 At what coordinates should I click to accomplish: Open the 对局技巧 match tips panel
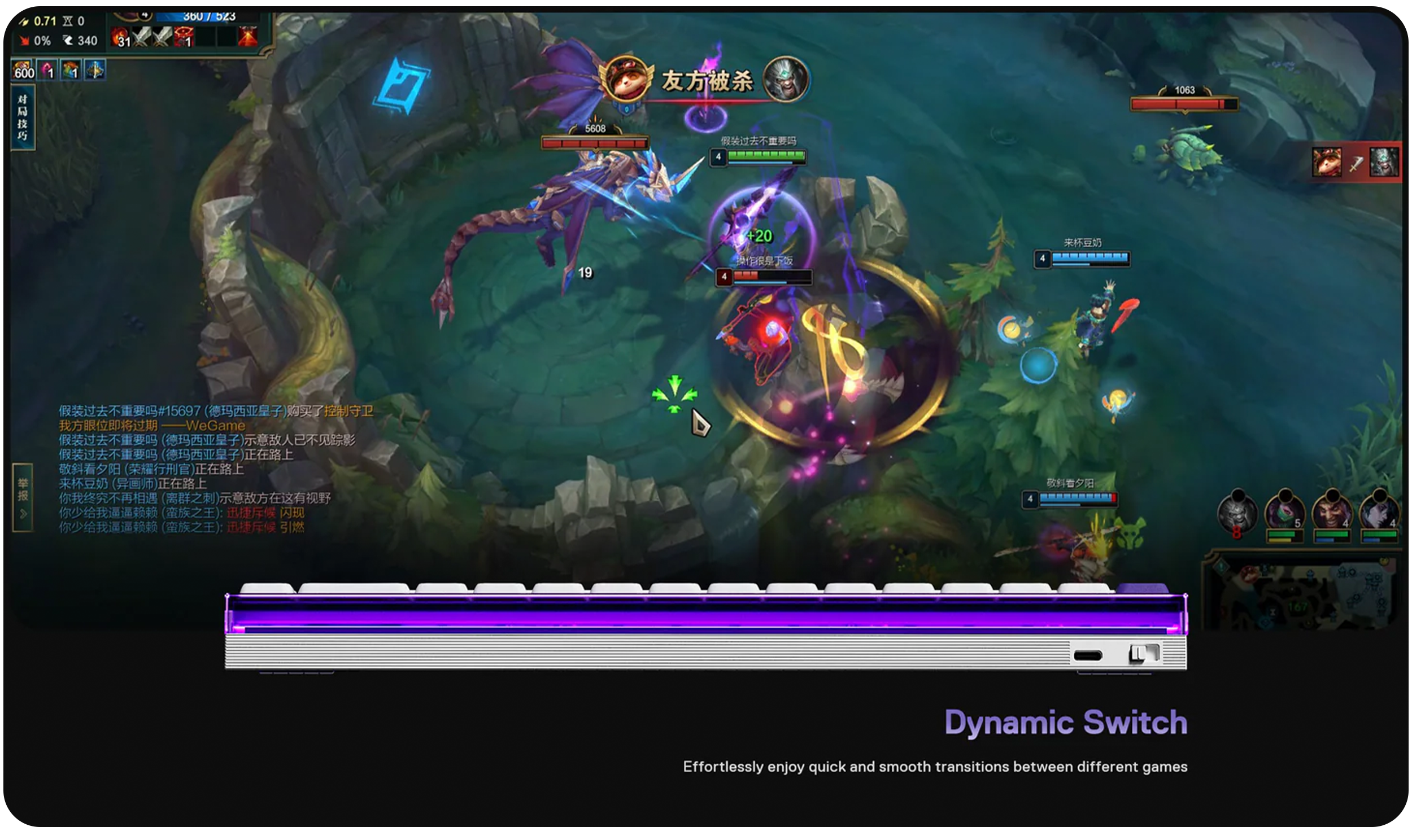coord(23,118)
